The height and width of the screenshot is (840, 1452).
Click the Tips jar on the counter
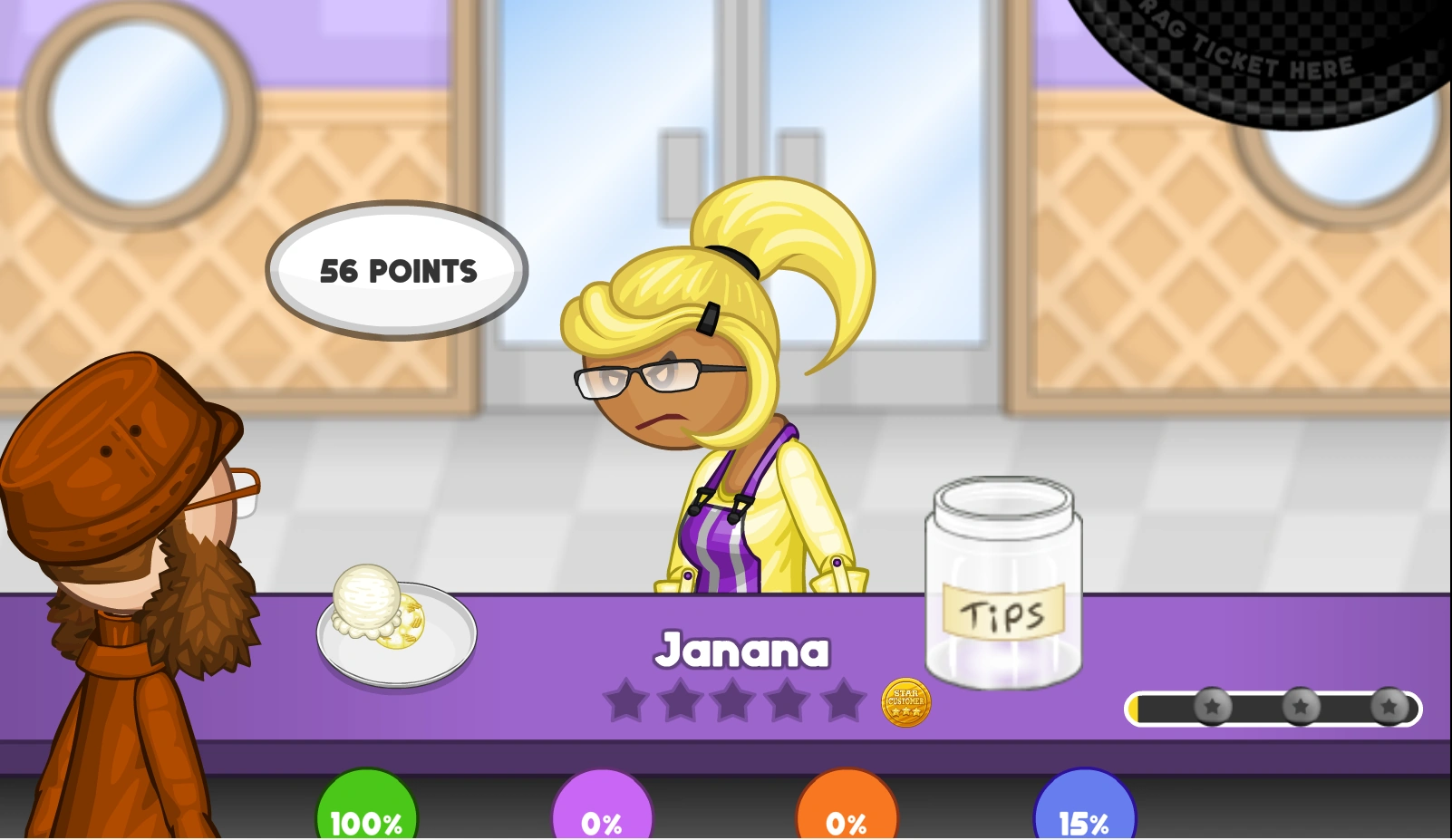[x=1004, y=584]
